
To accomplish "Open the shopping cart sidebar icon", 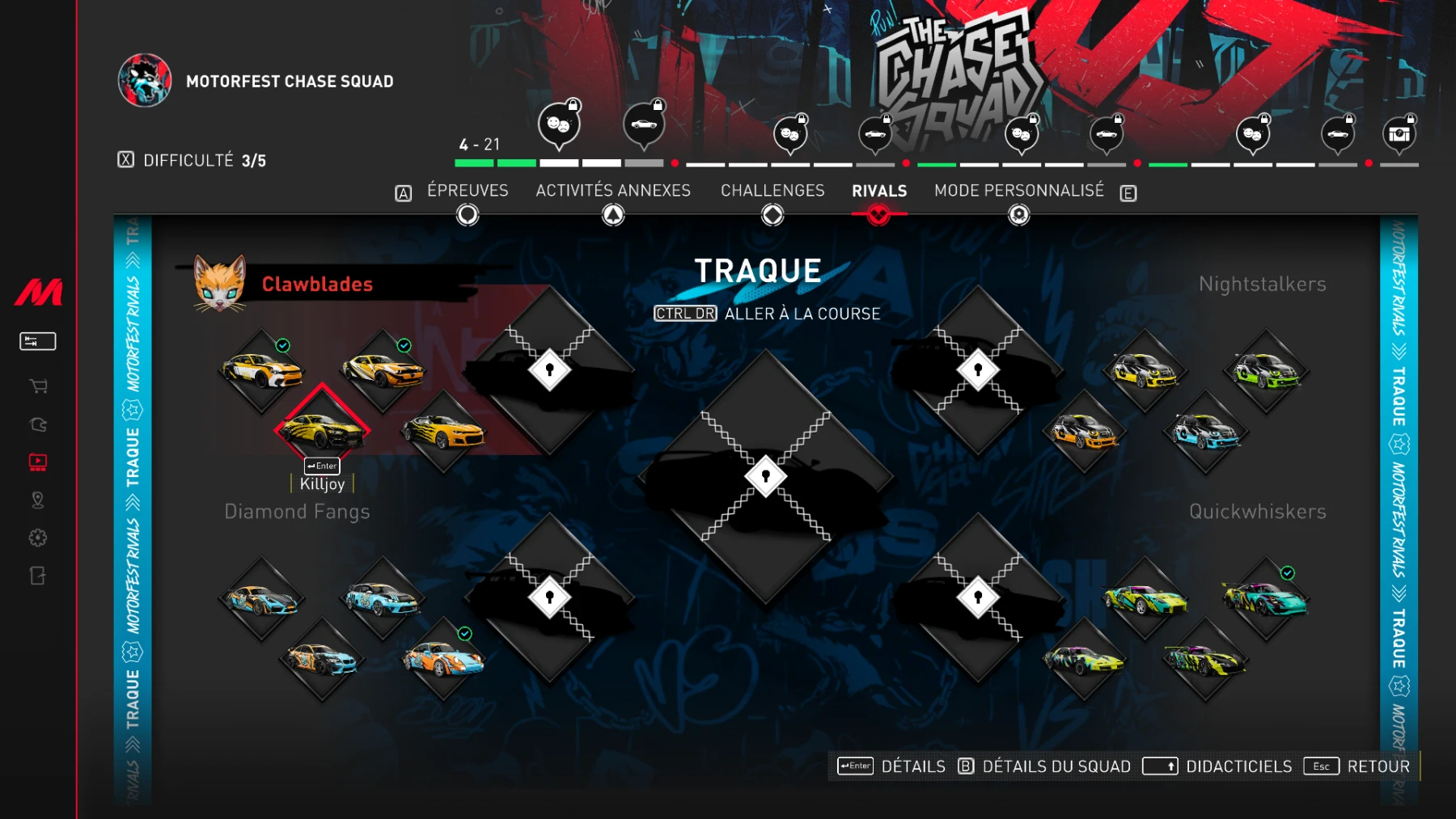I will [38, 386].
